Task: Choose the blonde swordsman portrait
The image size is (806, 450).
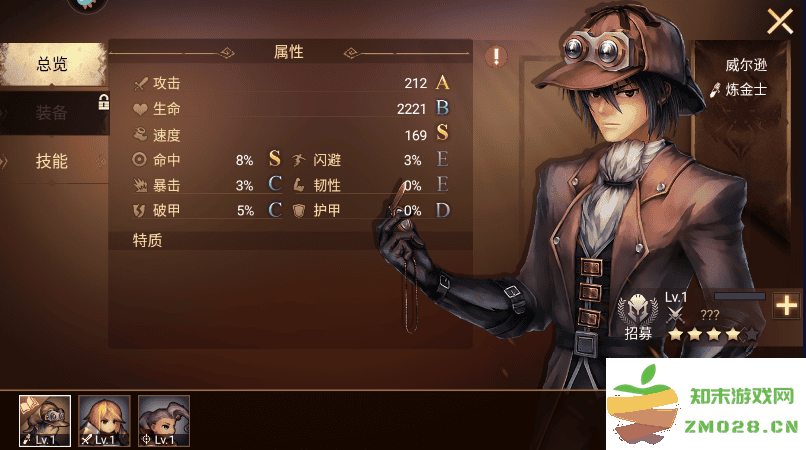Action: pyautogui.click(x=105, y=421)
